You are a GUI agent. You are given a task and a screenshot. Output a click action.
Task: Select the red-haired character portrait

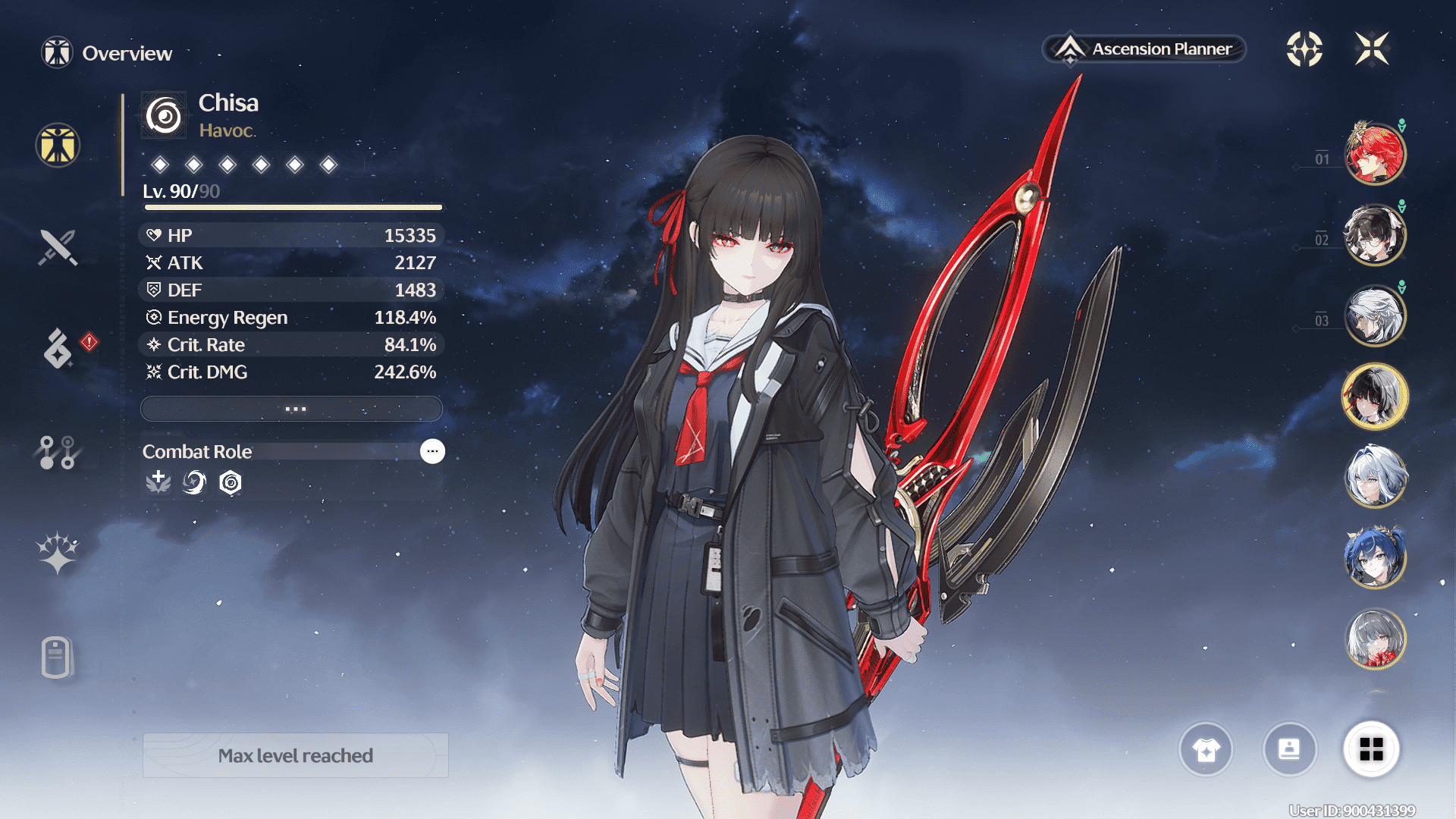point(1374,154)
